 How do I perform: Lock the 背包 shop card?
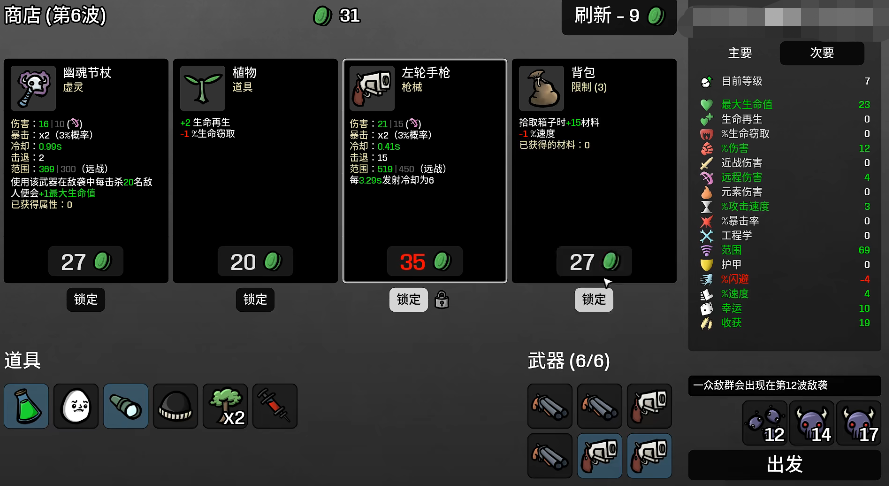pos(594,299)
